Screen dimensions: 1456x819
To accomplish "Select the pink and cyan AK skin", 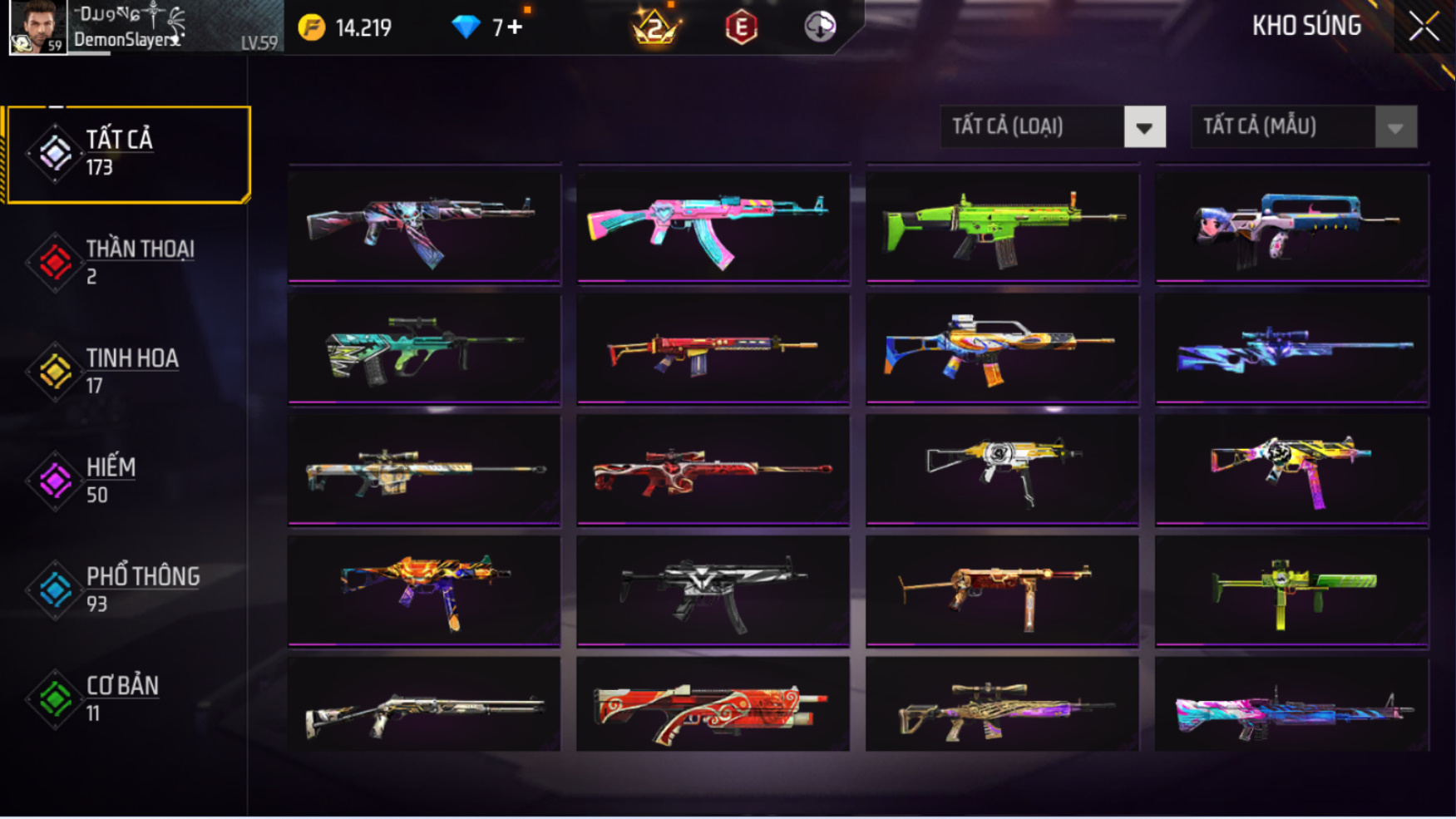I will pyautogui.click(x=713, y=226).
